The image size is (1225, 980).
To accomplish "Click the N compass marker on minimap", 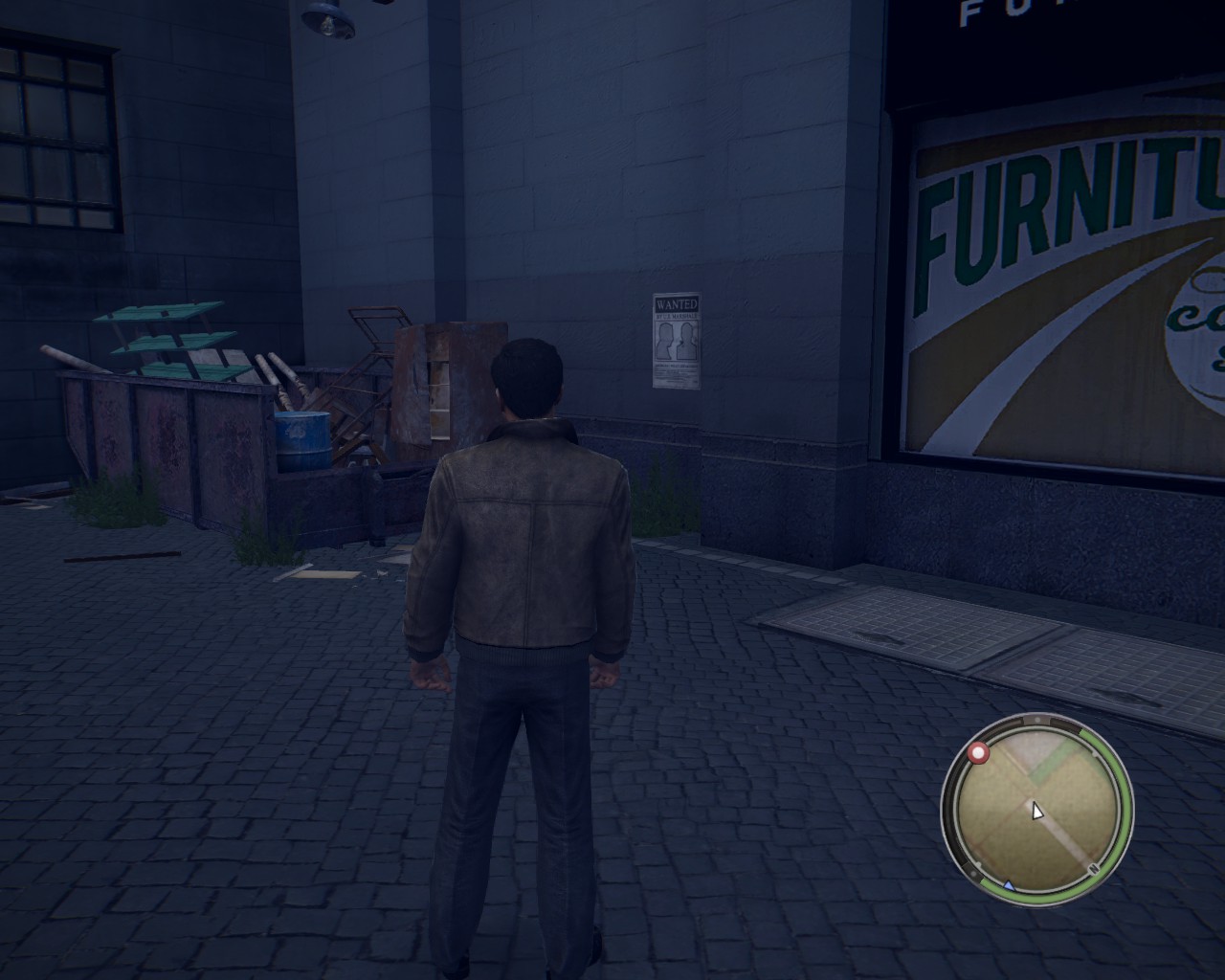I will pyautogui.click(x=1095, y=868).
